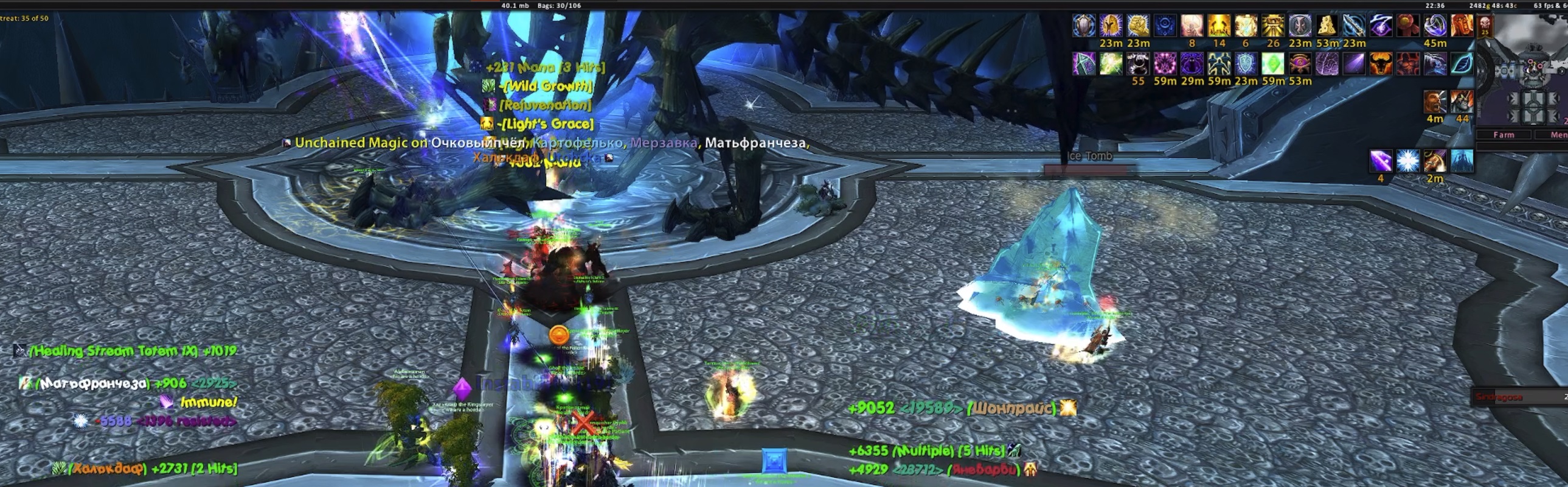Click the Farm button below the minimap
Screen dimensions: 1568x487
click(1504, 135)
